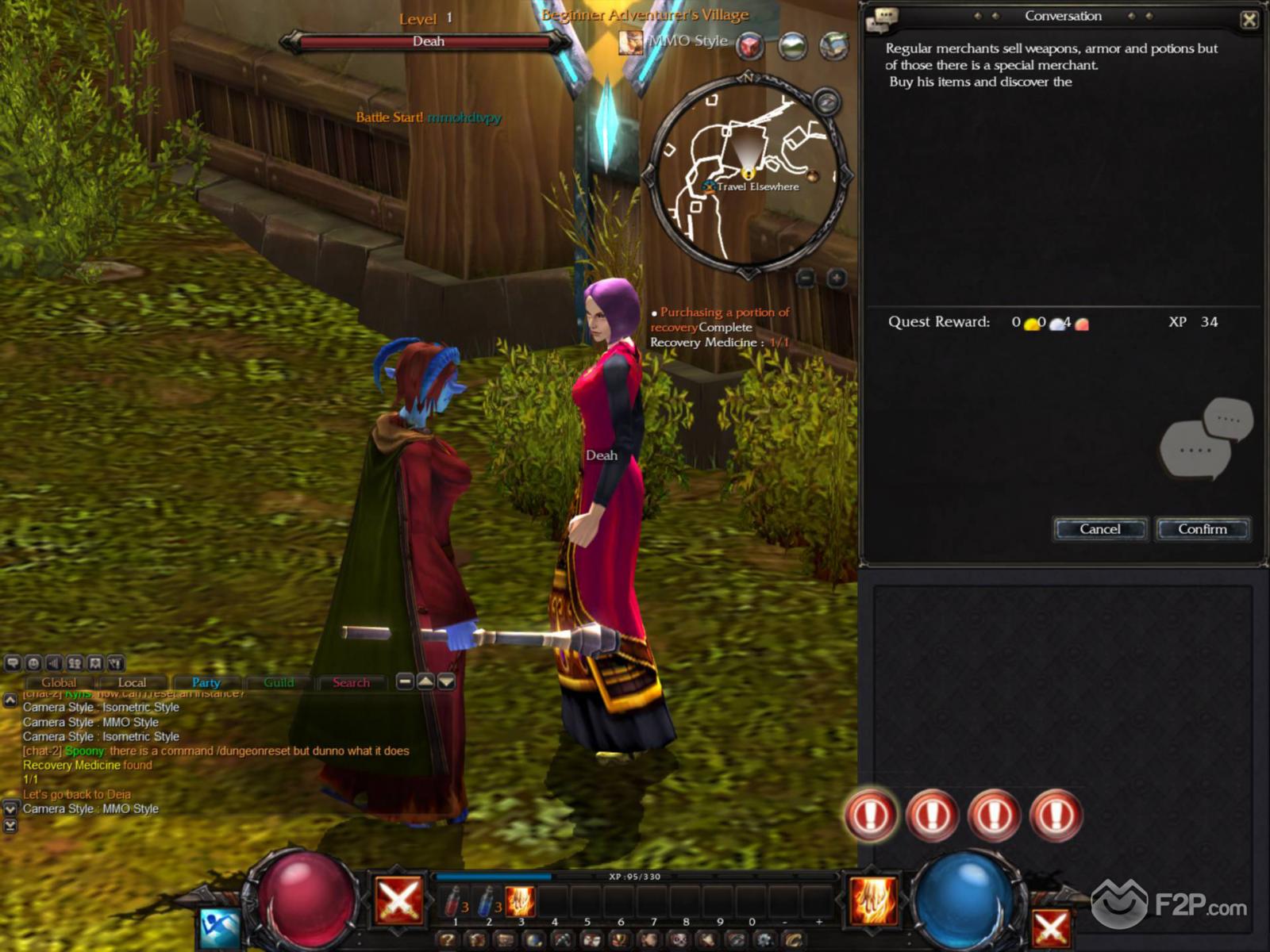
Task: Minimize the chat window with minus button
Action: (405, 681)
